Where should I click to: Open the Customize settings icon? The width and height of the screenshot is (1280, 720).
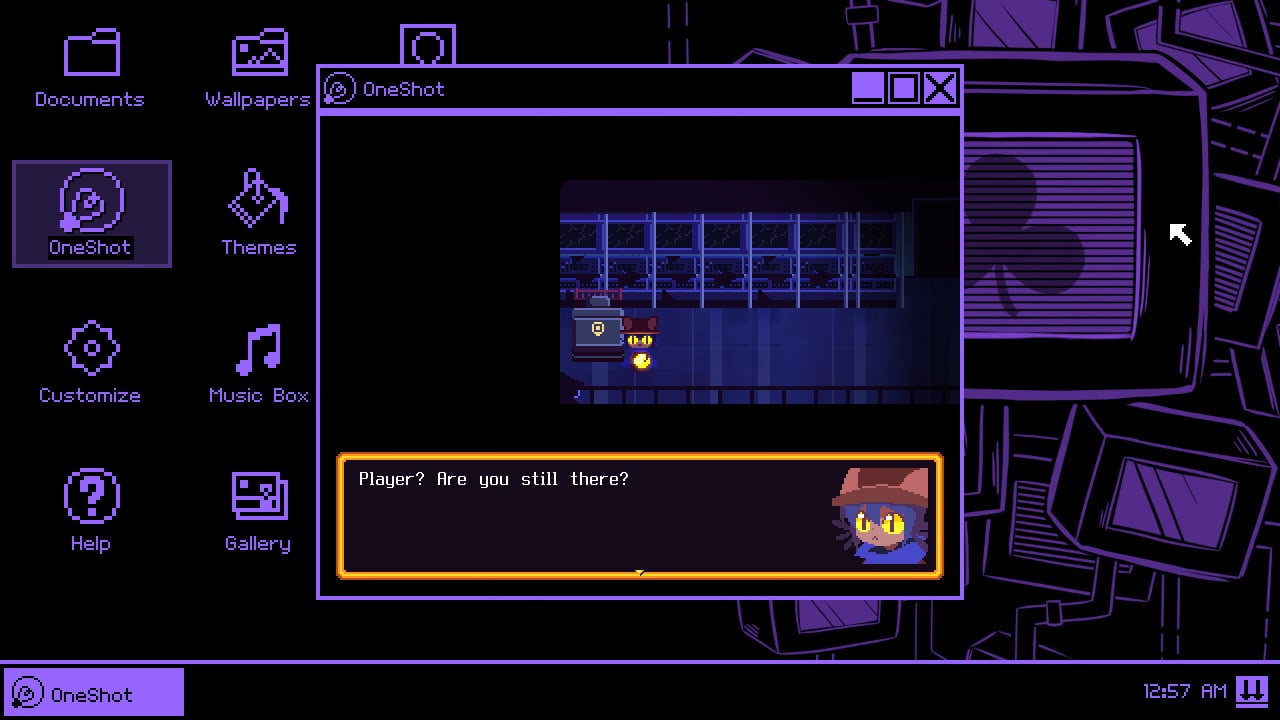click(x=90, y=349)
